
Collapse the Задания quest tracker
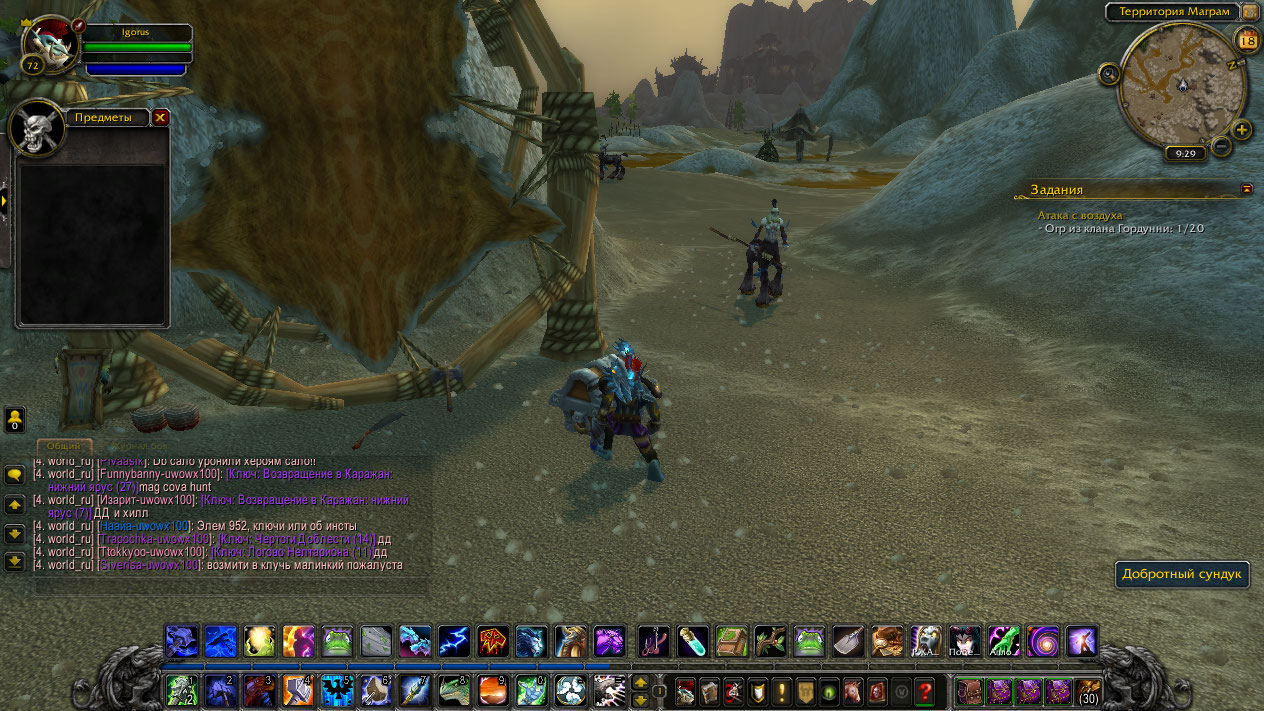[x=1246, y=189]
